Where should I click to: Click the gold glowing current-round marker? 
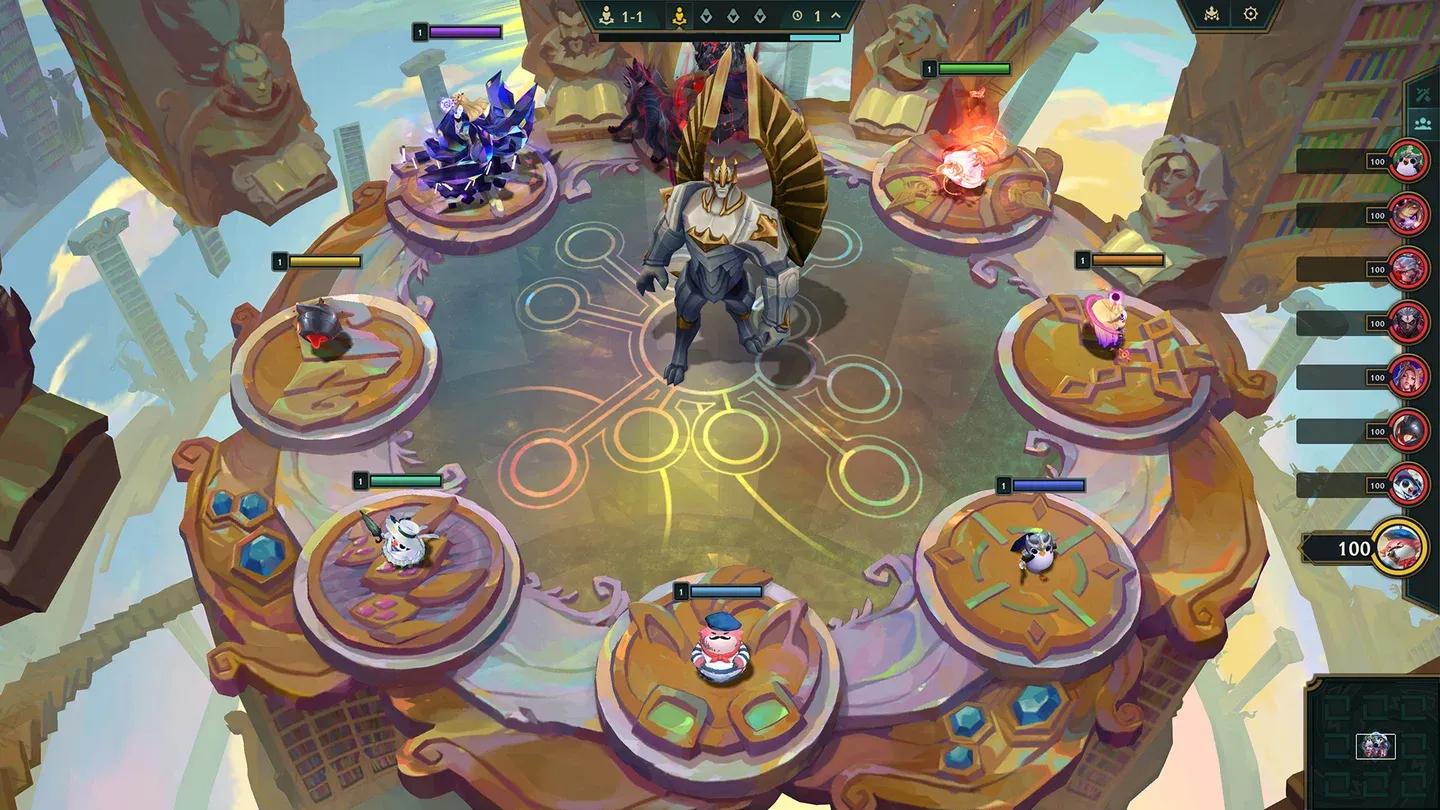pos(678,16)
